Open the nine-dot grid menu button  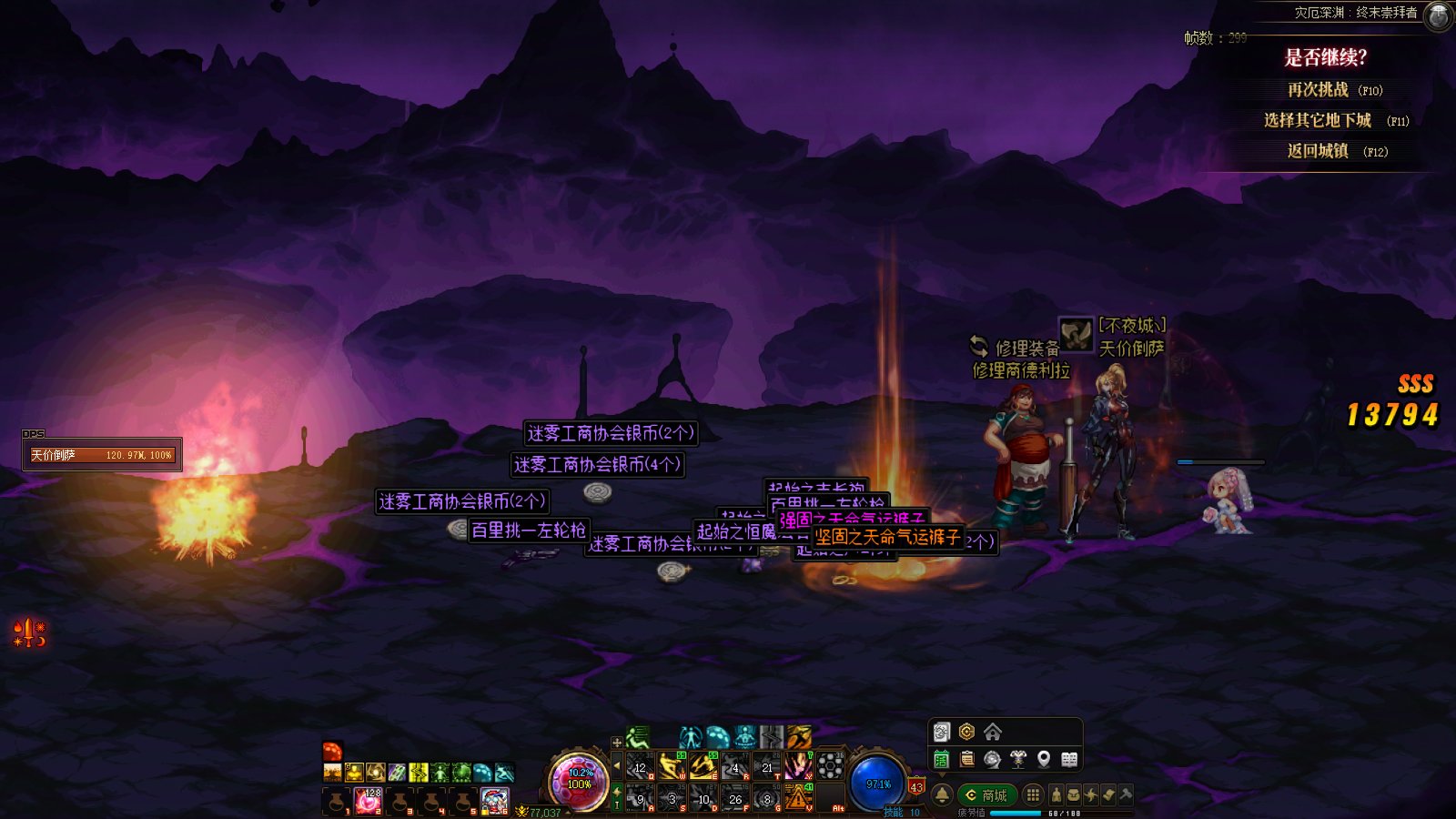click(1033, 794)
